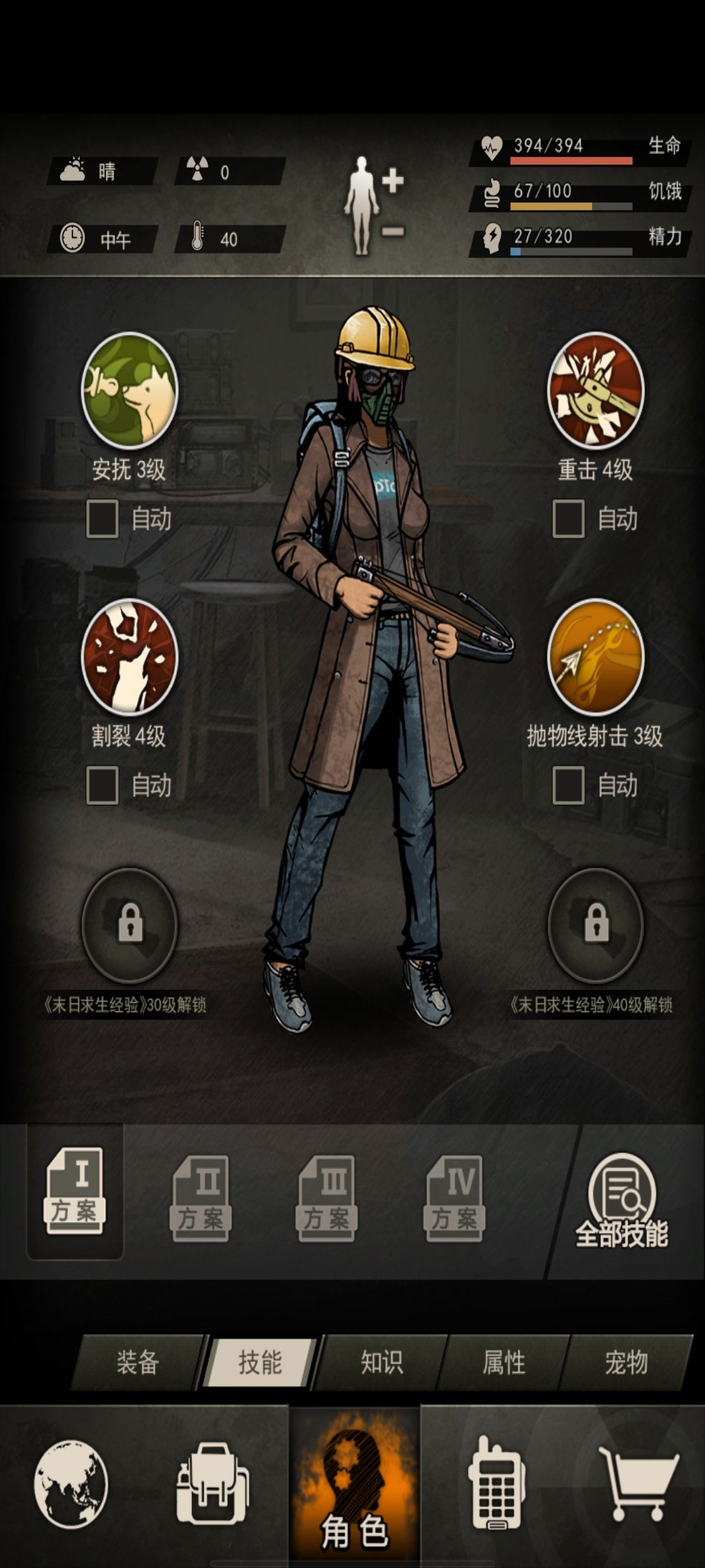
Task: Select the 重击 4级 skill icon
Action: [x=595, y=391]
